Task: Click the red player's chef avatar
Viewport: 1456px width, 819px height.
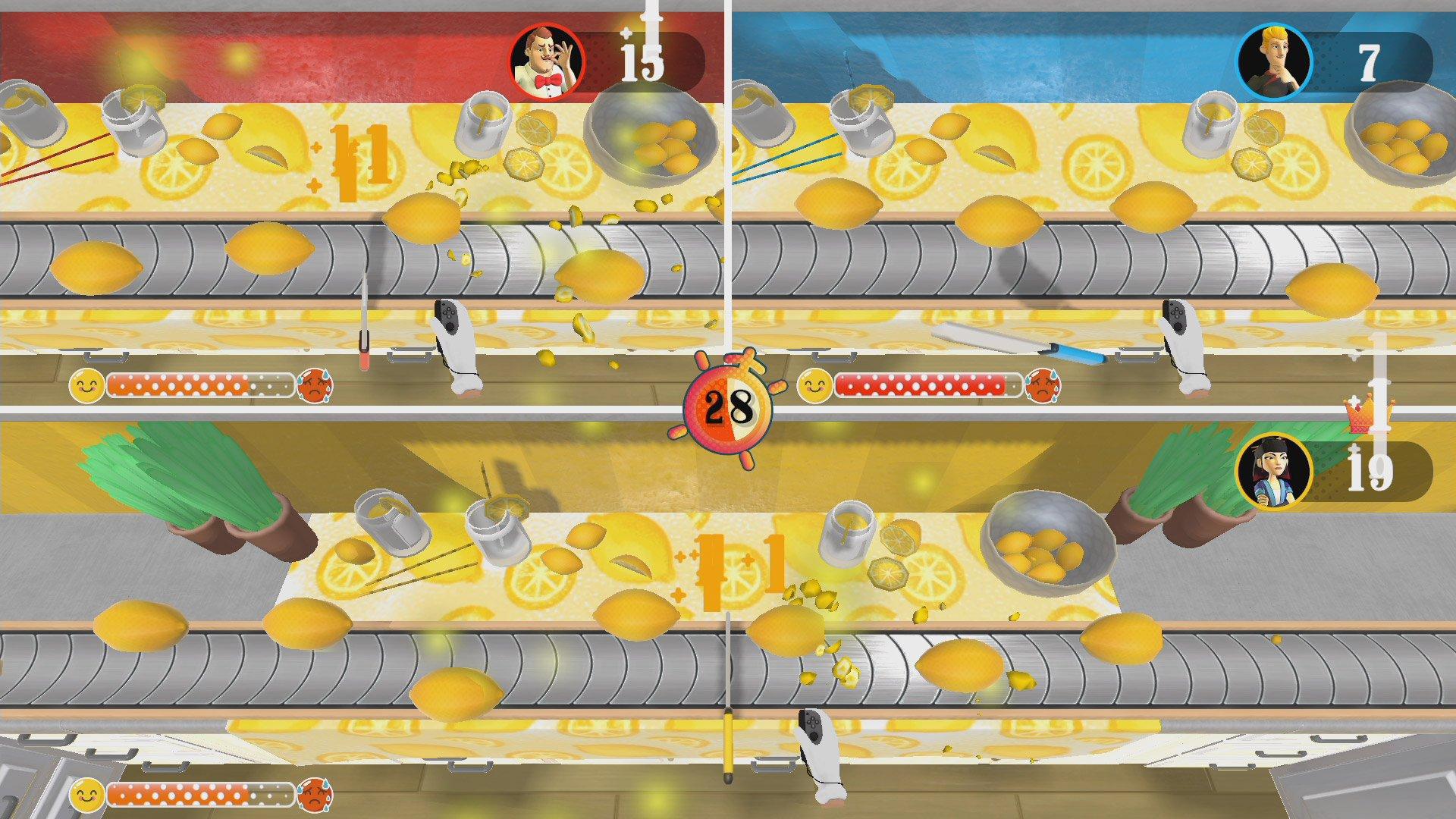Action: click(x=550, y=59)
